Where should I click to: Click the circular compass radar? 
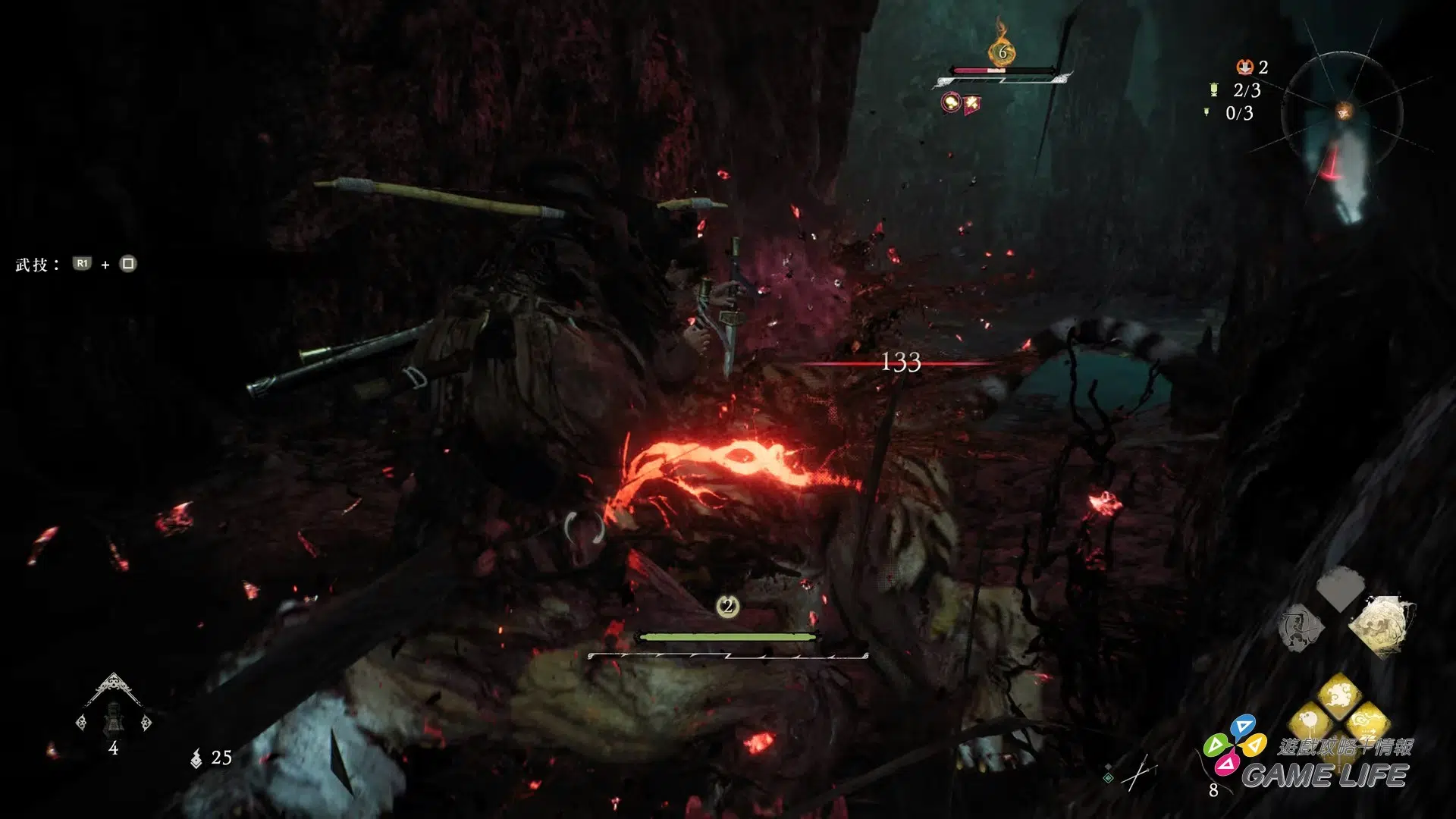(1342, 114)
